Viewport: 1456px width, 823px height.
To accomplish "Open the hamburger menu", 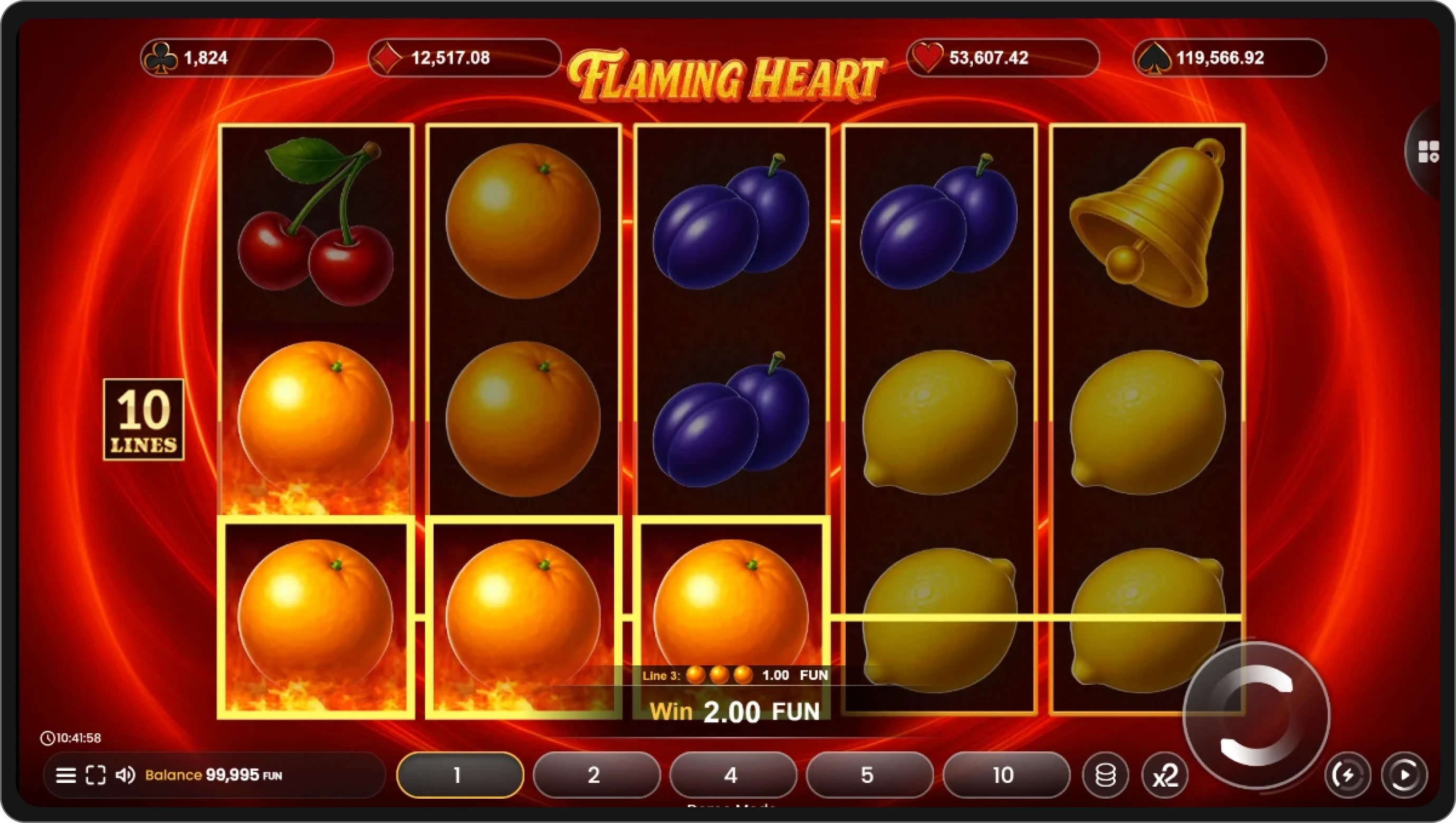I will (x=65, y=775).
